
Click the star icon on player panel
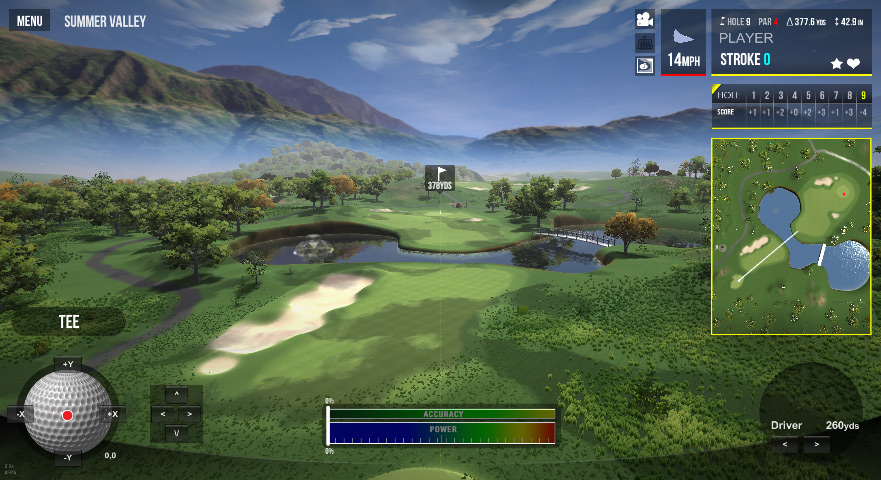click(x=837, y=63)
